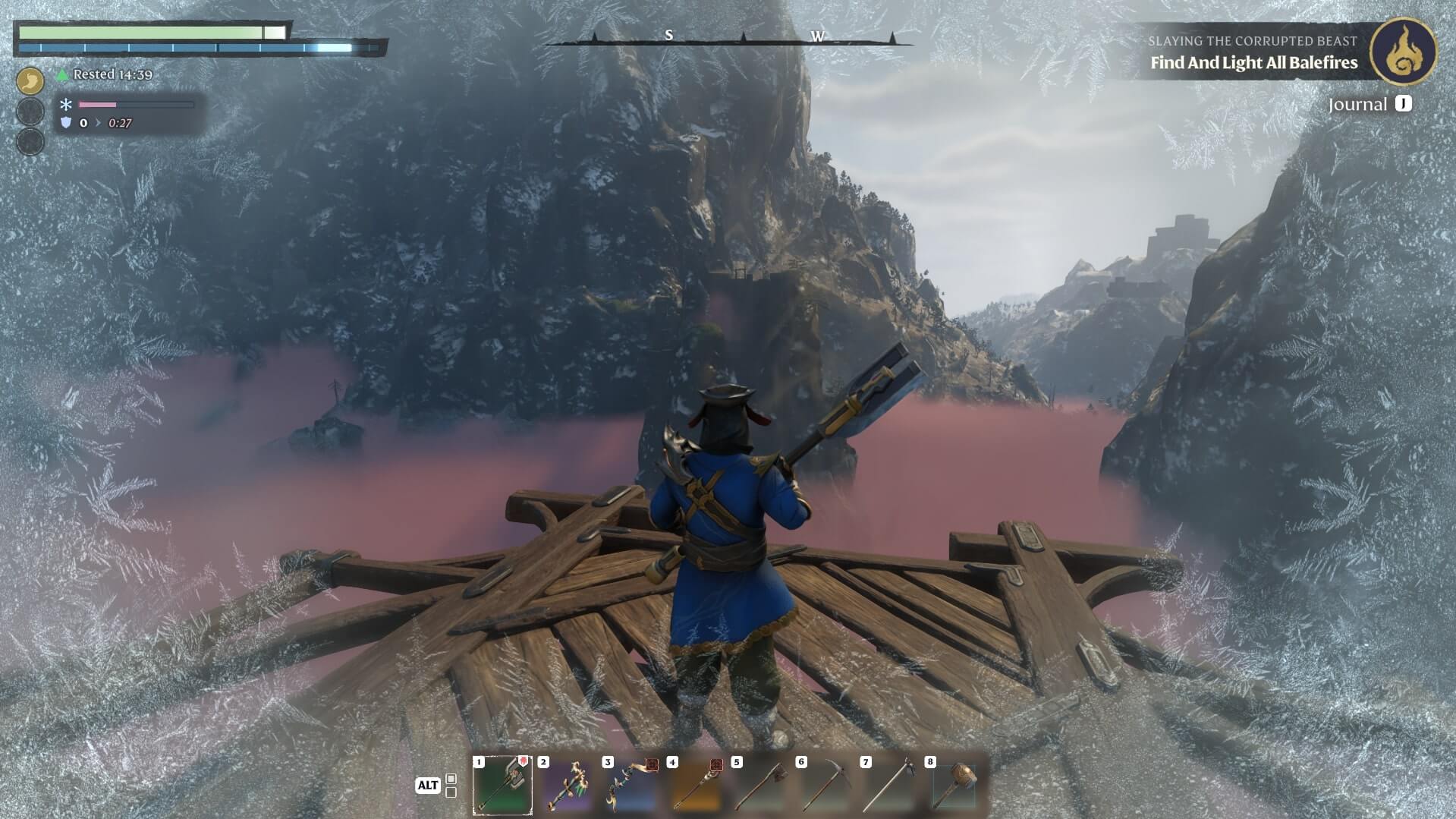Open the Balefires quest tracker flame icon
Viewport: 1456px width, 819px height.
(x=1404, y=51)
